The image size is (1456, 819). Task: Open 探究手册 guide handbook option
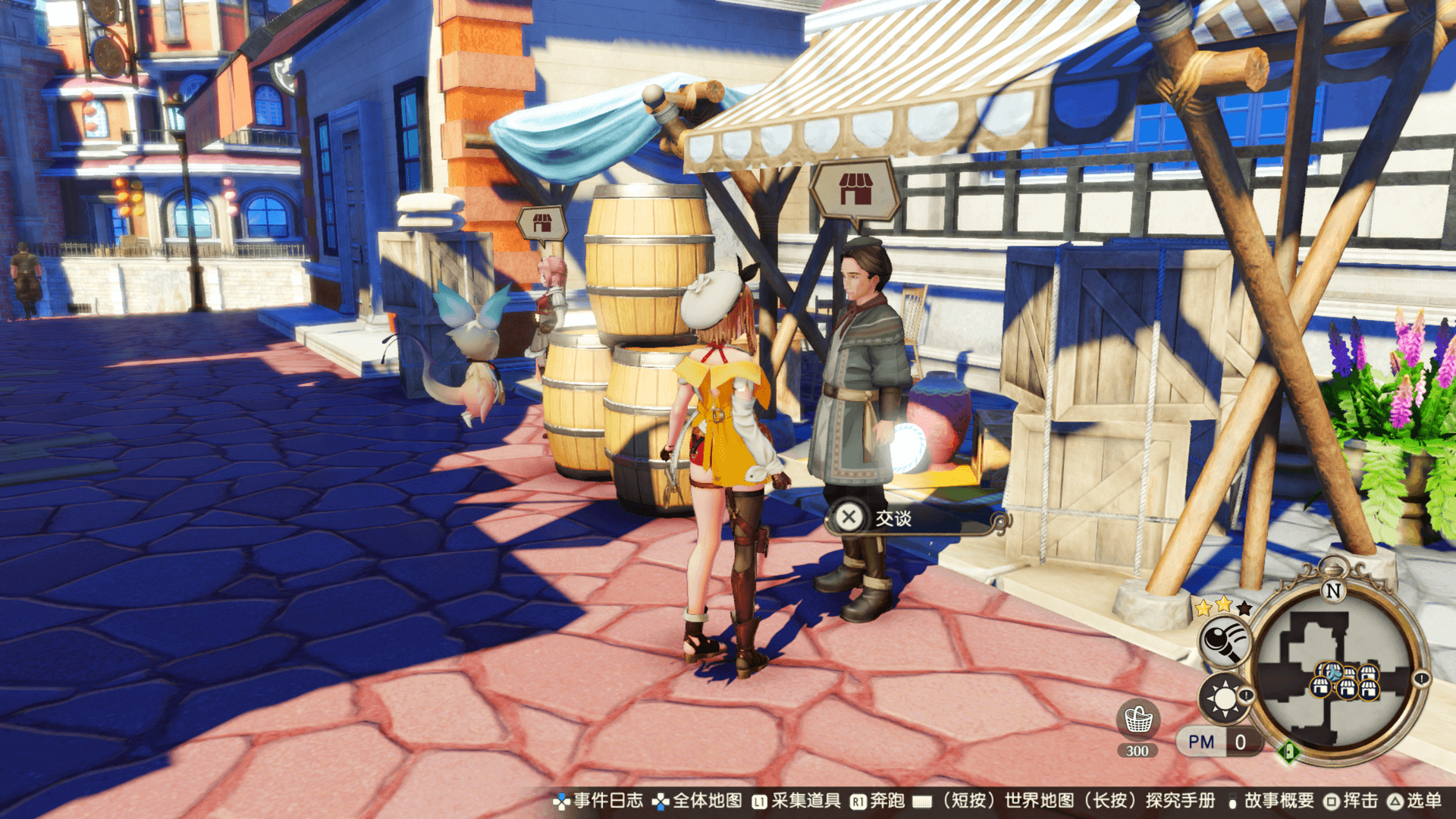pos(1180,801)
